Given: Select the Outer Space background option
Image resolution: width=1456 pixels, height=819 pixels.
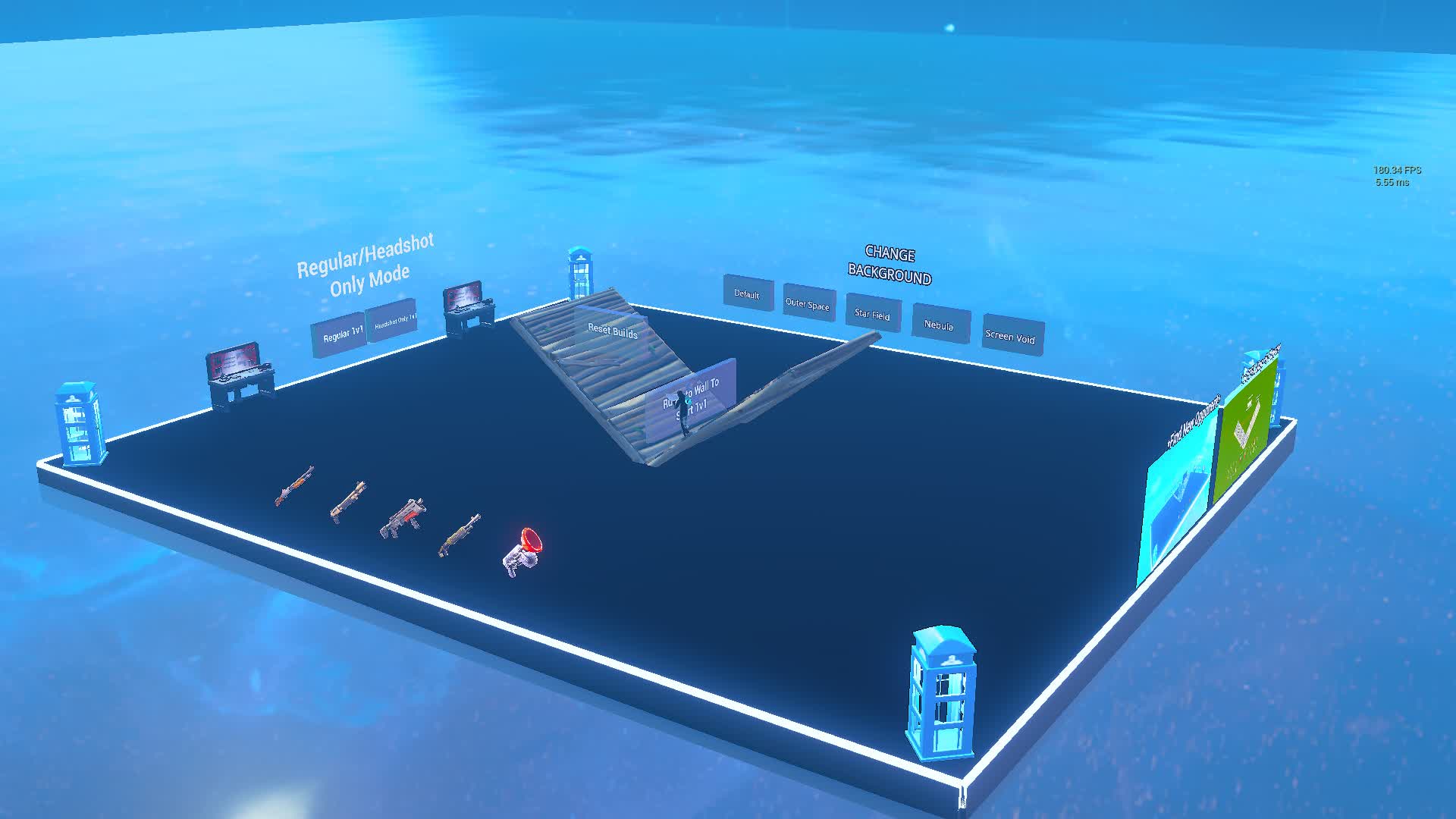Looking at the screenshot, I should click(808, 305).
